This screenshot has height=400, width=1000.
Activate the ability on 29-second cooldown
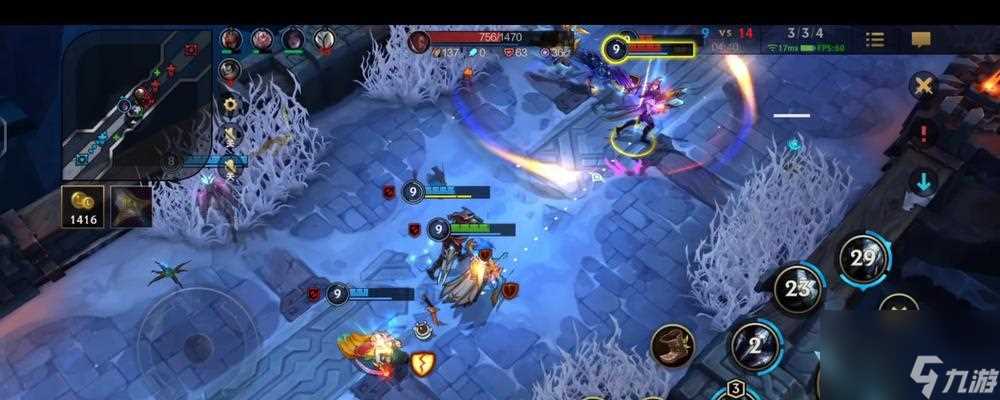(x=863, y=258)
